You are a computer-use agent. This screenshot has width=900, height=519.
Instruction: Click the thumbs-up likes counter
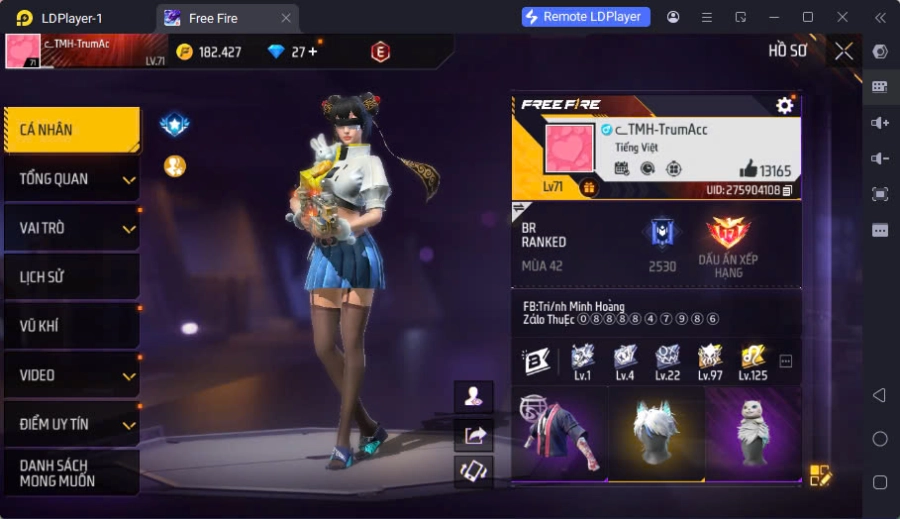tap(765, 170)
